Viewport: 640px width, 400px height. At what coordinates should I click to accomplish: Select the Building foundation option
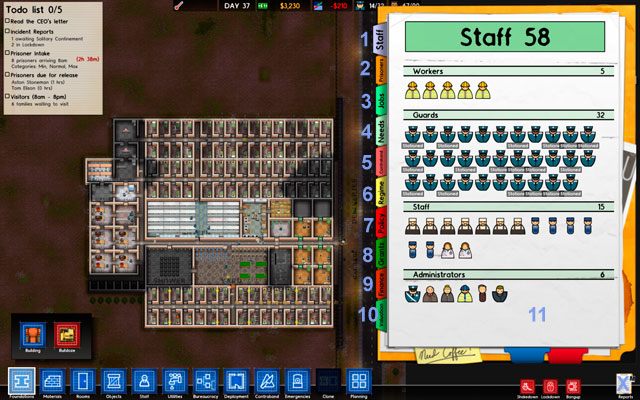pyautogui.click(x=34, y=335)
